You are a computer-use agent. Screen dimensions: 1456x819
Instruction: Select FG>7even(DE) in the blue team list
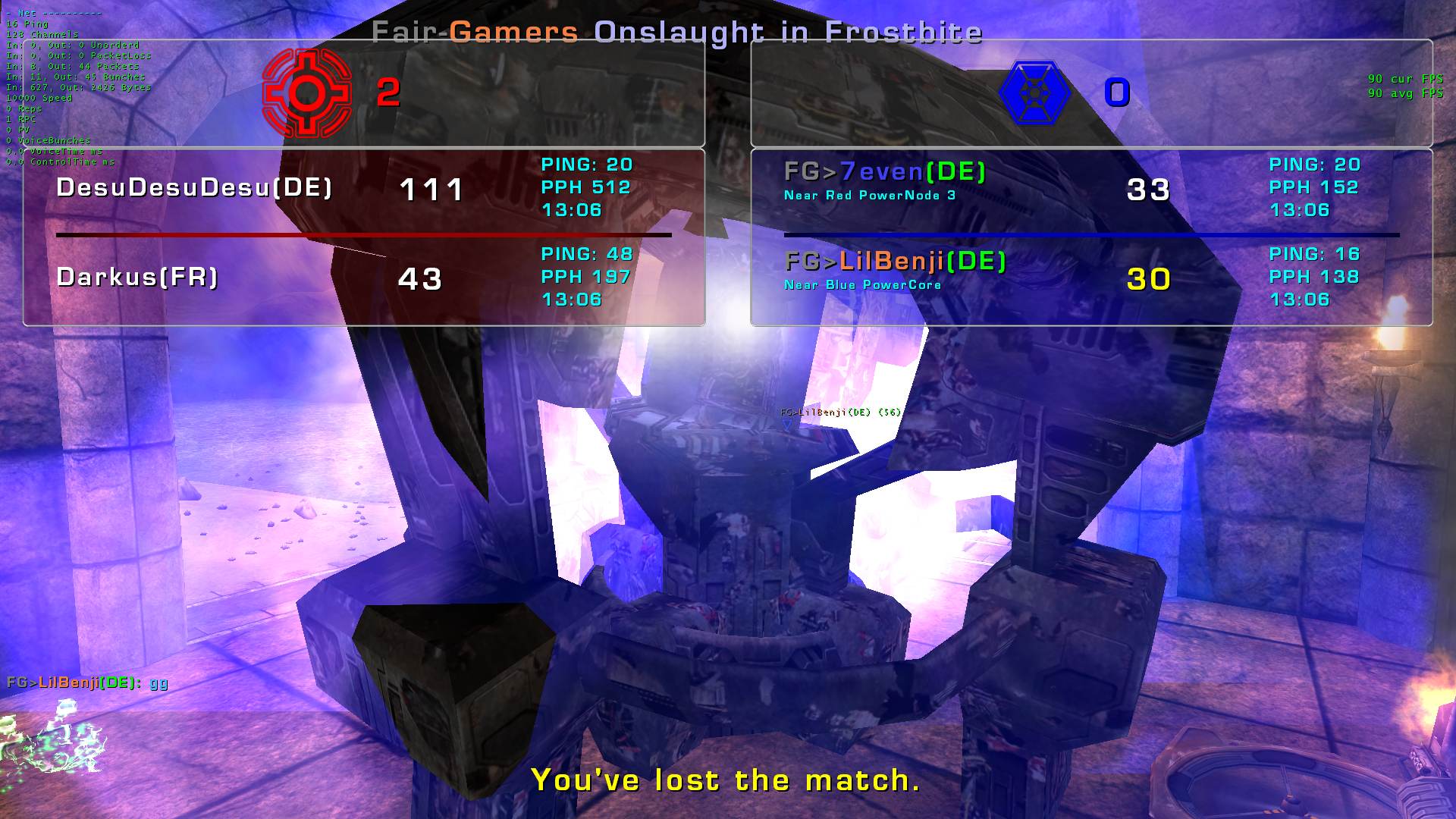pyautogui.click(x=884, y=172)
